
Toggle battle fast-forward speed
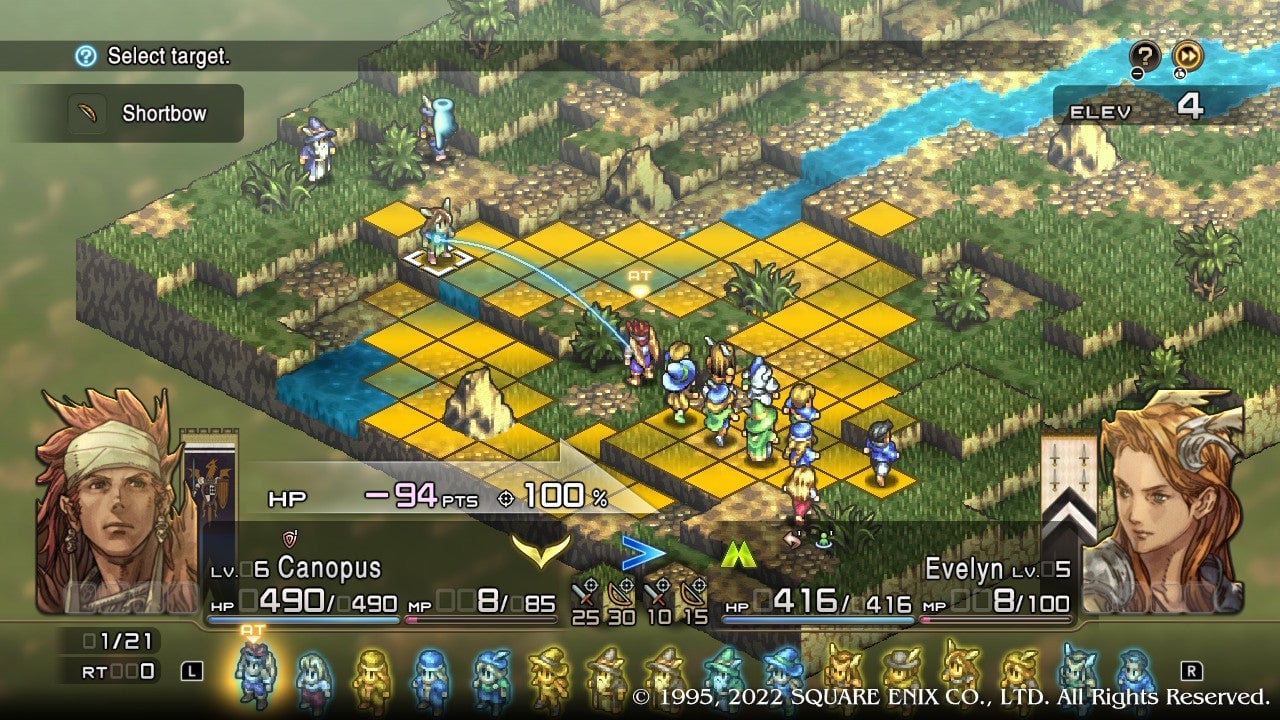coord(1188,55)
